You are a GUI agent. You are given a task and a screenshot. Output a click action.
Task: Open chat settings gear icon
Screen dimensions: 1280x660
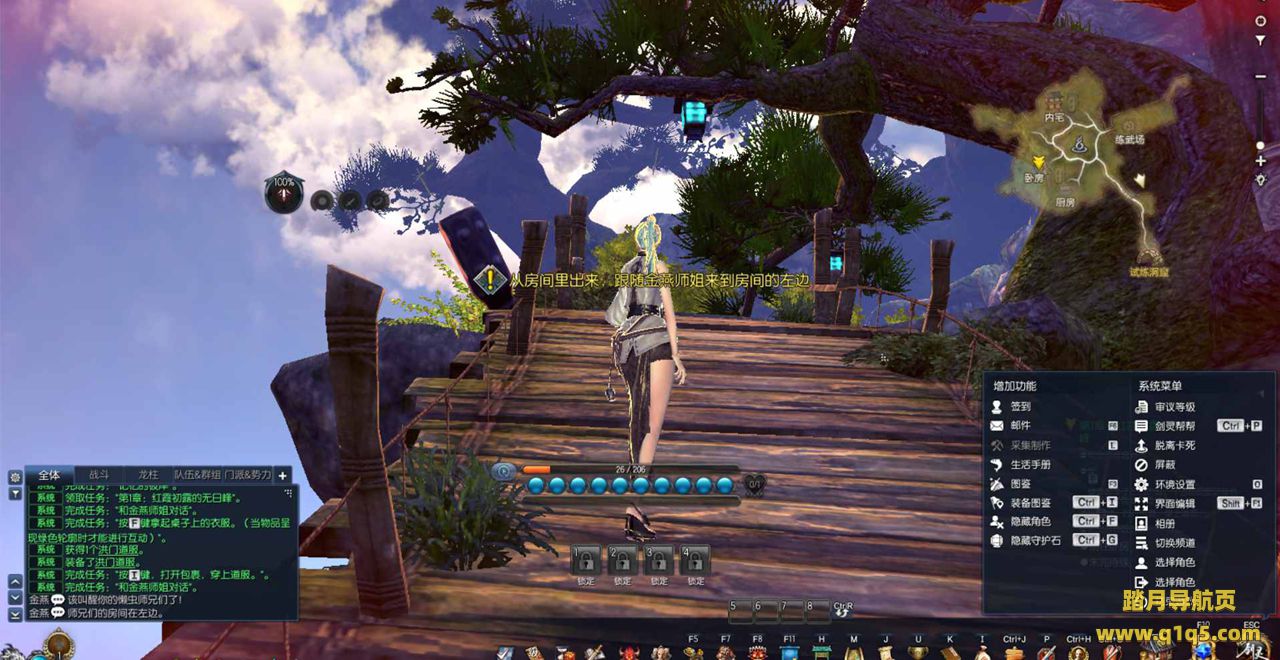pyautogui.click(x=15, y=477)
